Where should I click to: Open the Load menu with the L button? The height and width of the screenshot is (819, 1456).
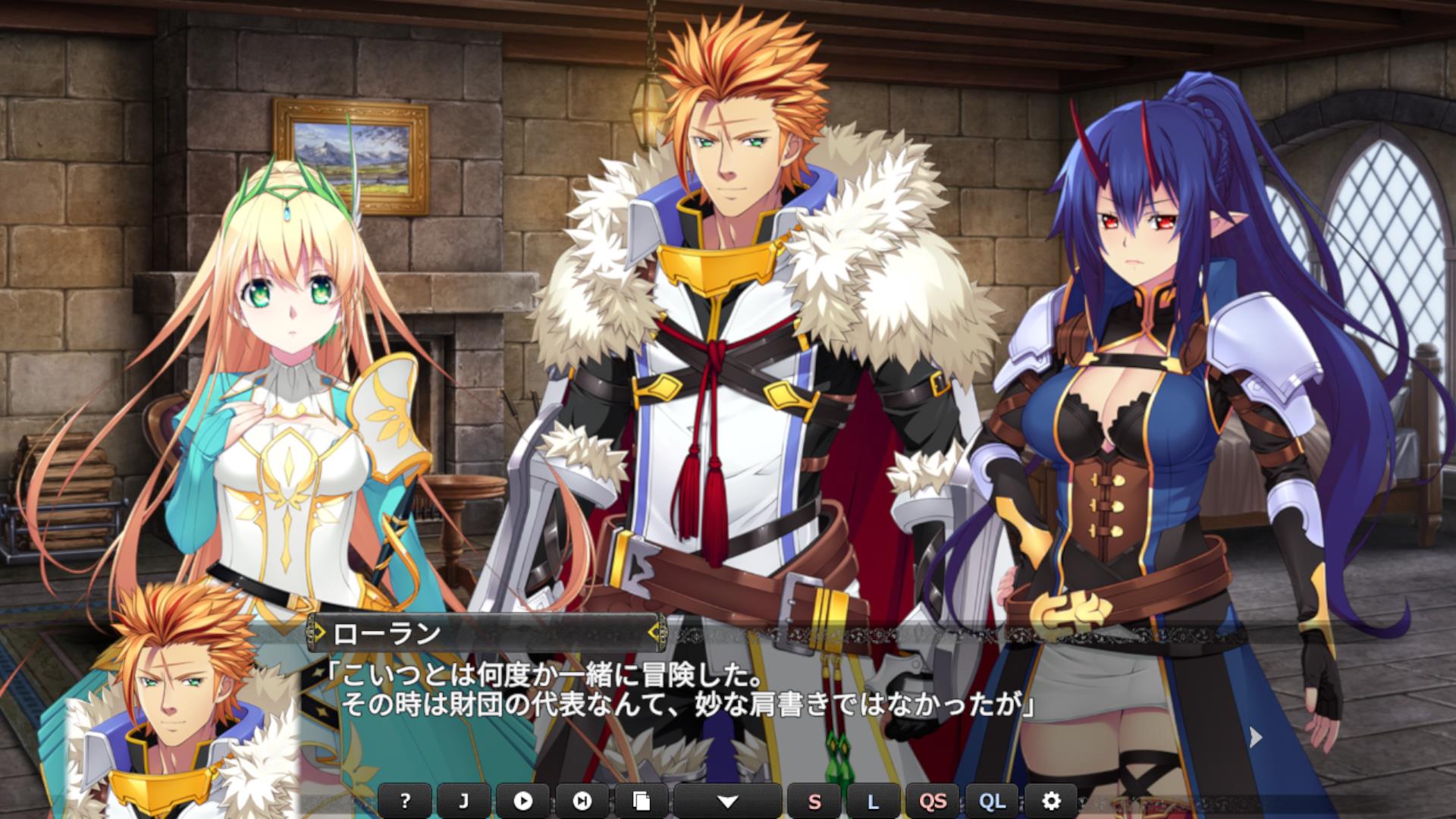(x=873, y=801)
